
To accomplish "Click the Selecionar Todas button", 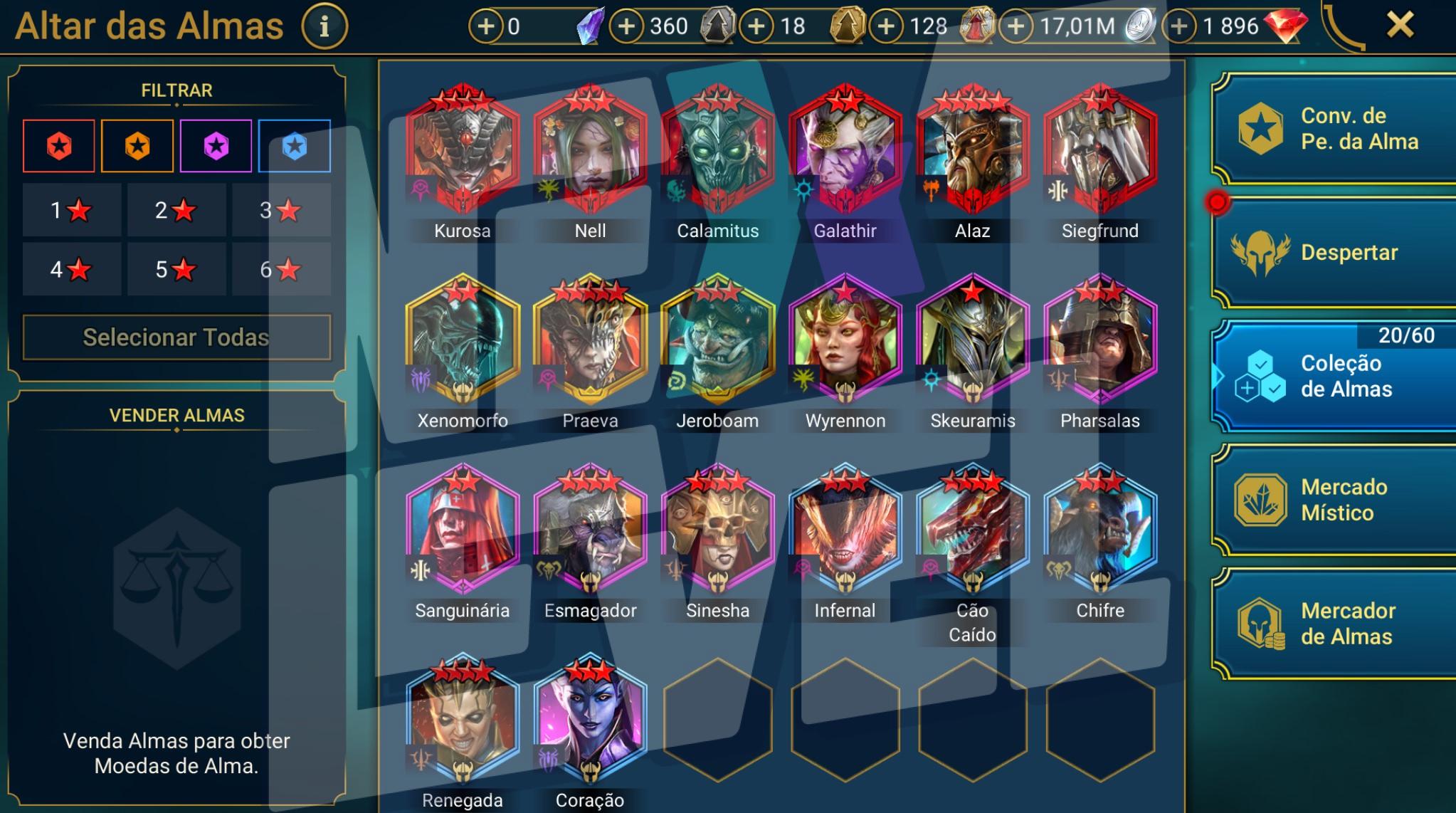I will point(176,337).
